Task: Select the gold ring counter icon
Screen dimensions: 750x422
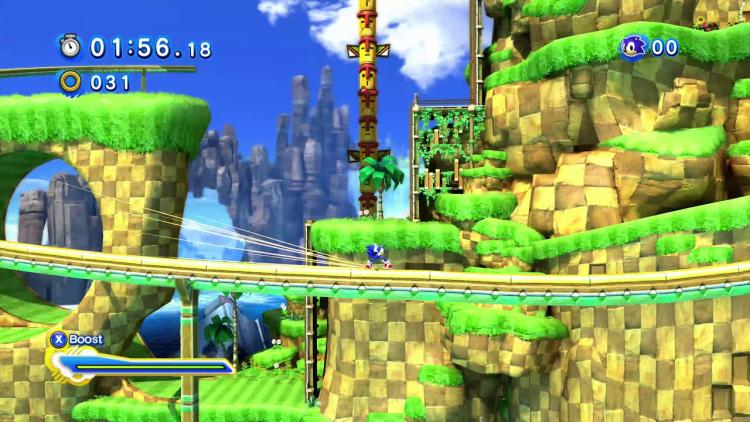Action: pos(70,81)
